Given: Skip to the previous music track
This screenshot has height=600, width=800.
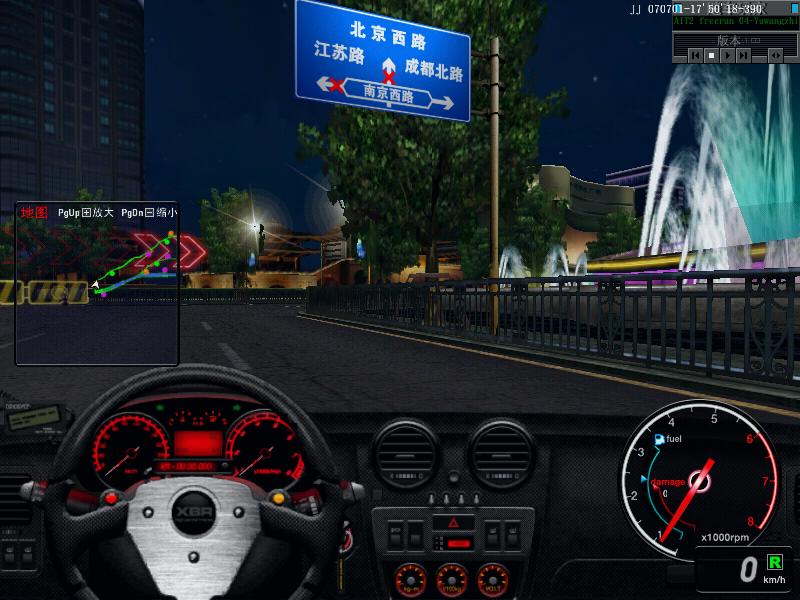Looking at the screenshot, I should pos(695,57).
